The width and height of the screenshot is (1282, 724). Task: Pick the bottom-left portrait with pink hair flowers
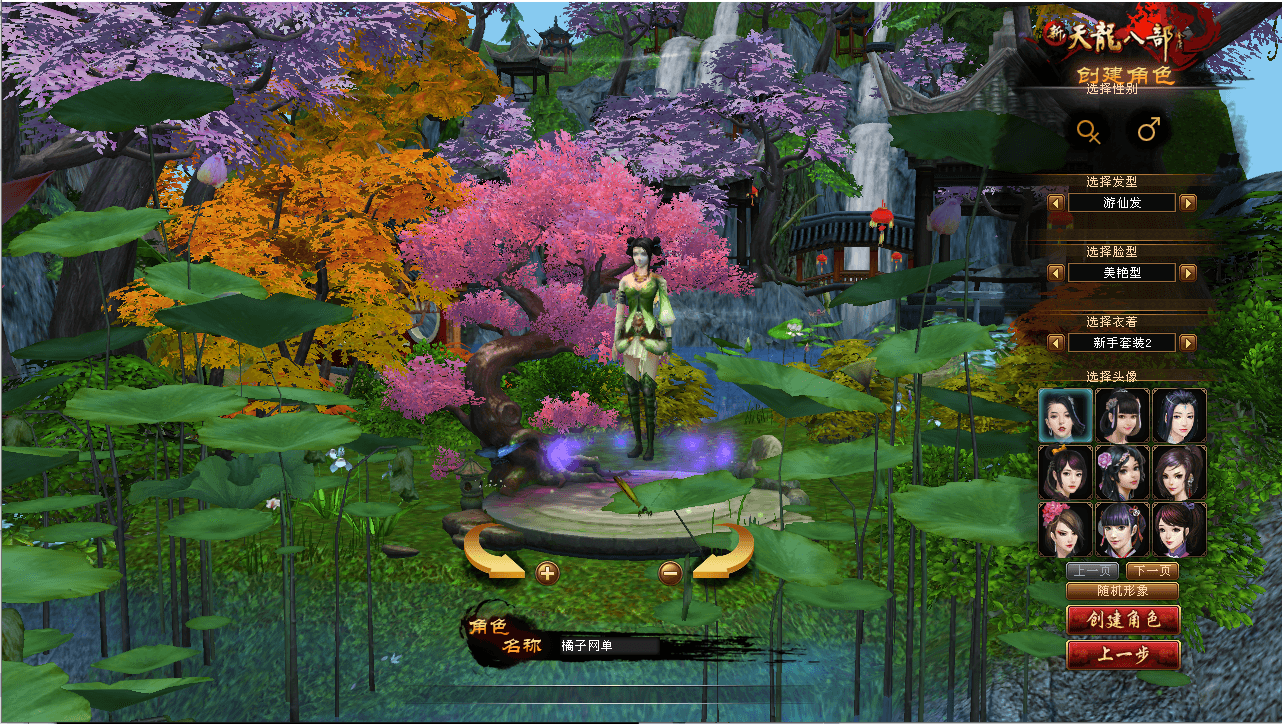[1065, 529]
